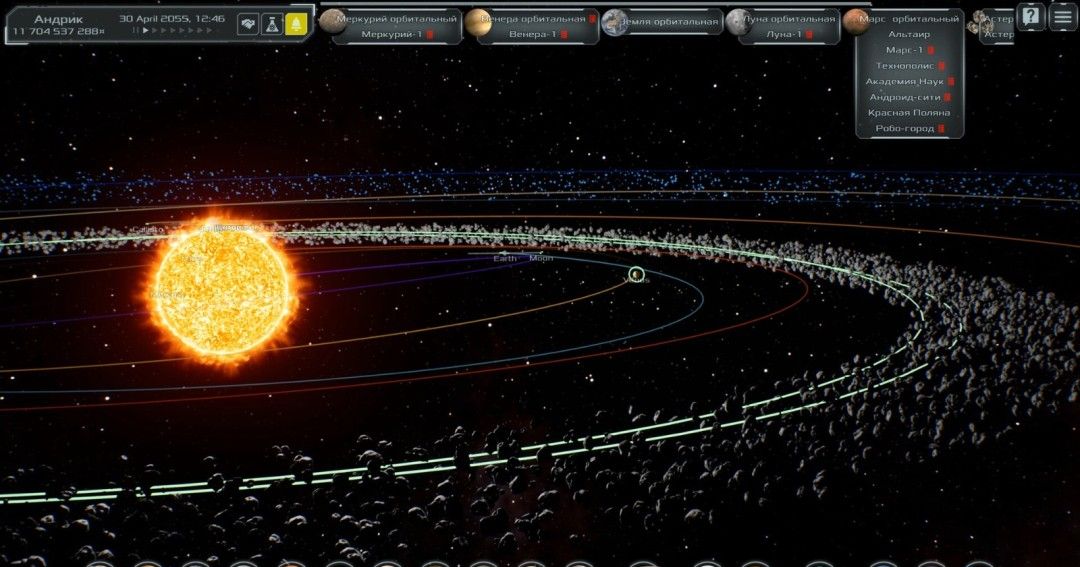The height and width of the screenshot is (567, 1080).
Task: Choose Академия Наук colony
Action: (x=905, y=82)
